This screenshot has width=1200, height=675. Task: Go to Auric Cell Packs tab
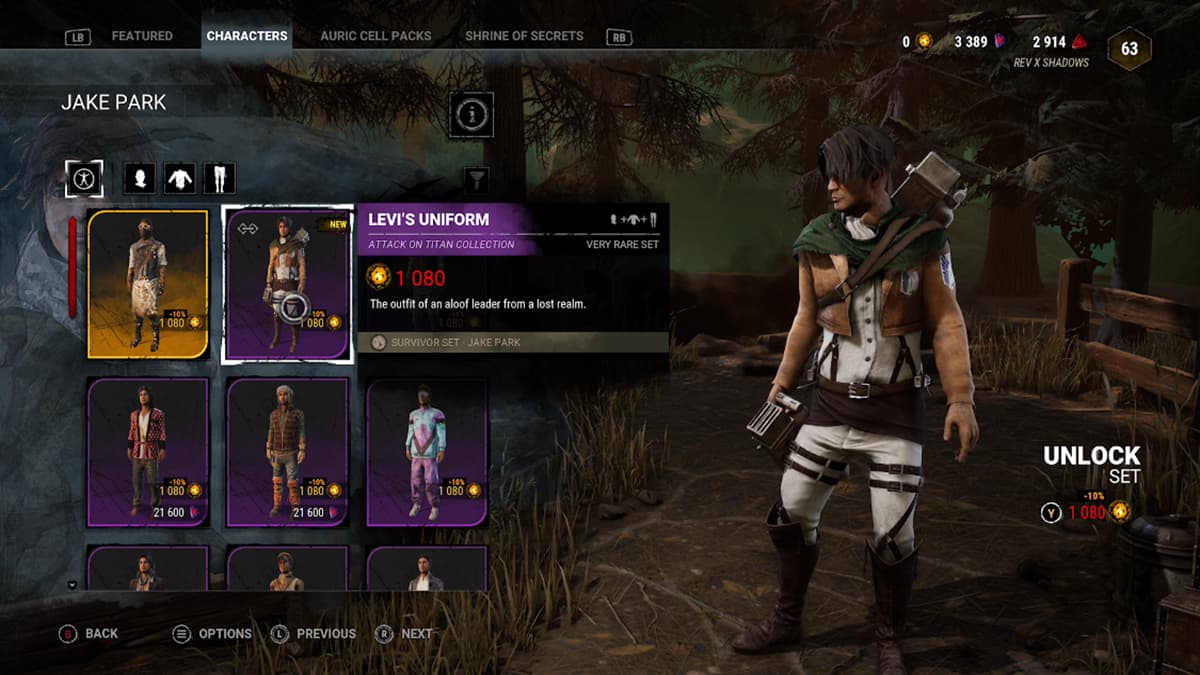[x=375, y=36]
